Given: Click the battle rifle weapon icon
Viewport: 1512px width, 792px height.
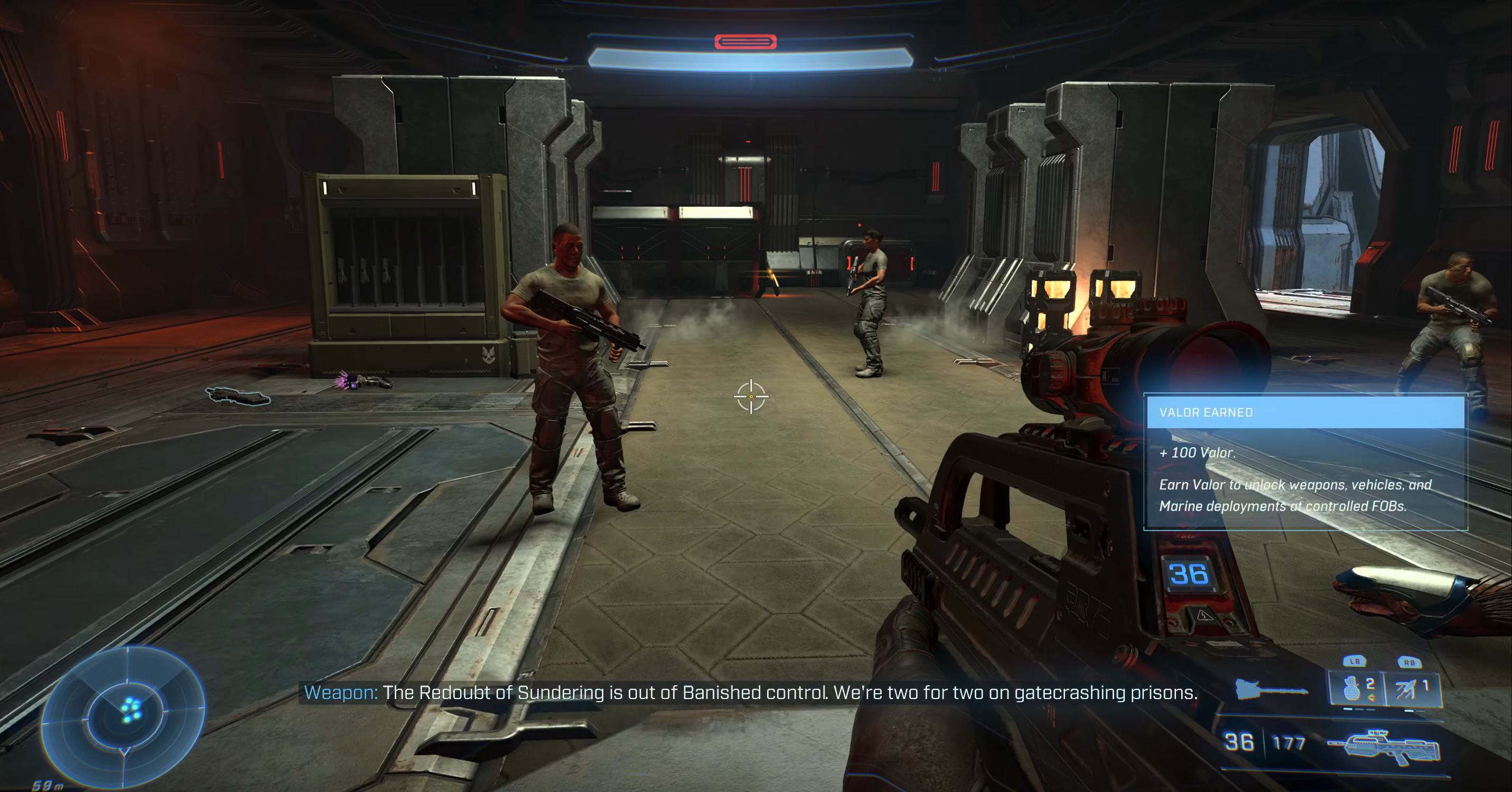Looking at the screenshot, I should click(1384, 747).
